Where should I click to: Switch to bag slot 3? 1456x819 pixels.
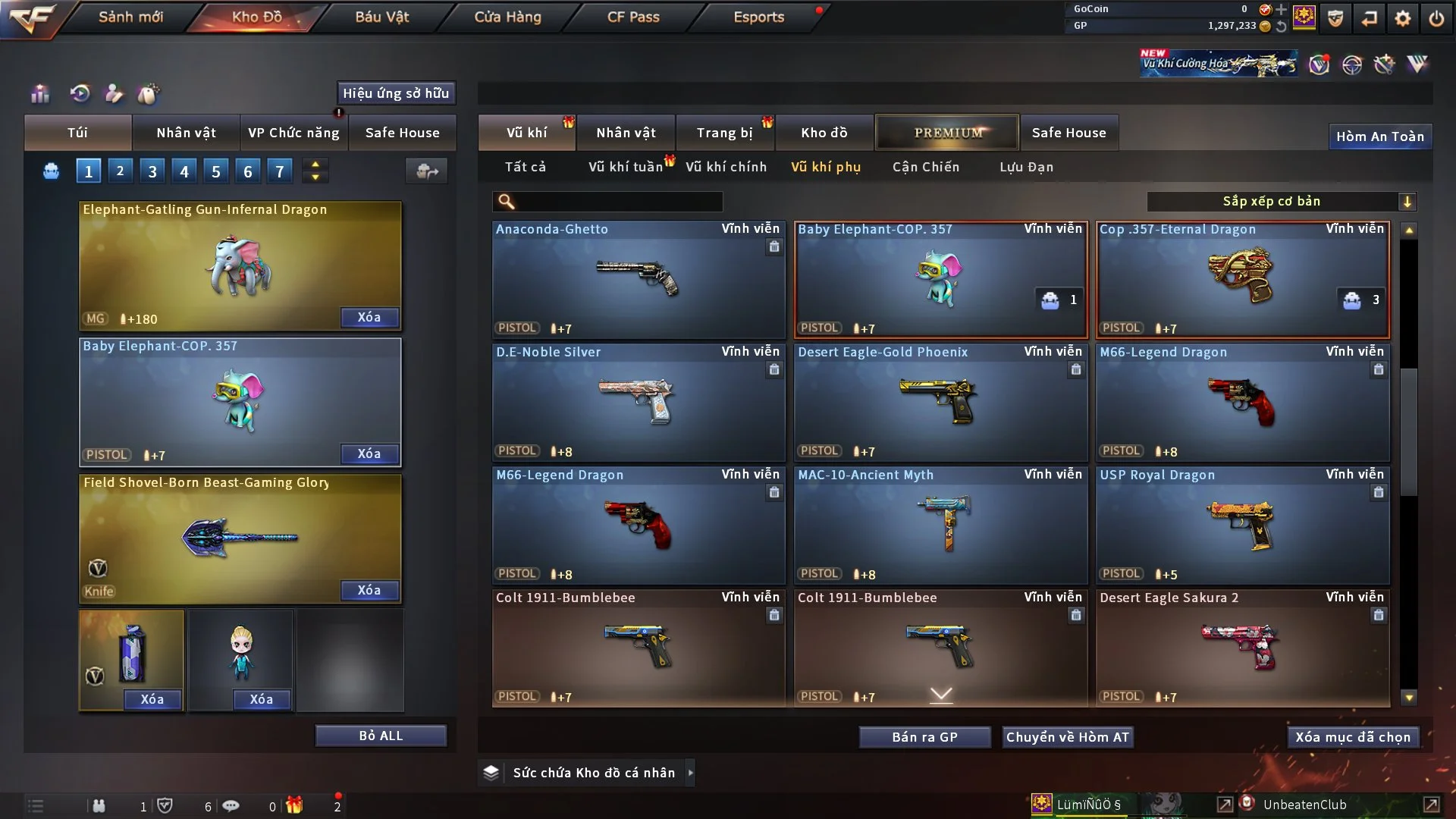(152, 171)
